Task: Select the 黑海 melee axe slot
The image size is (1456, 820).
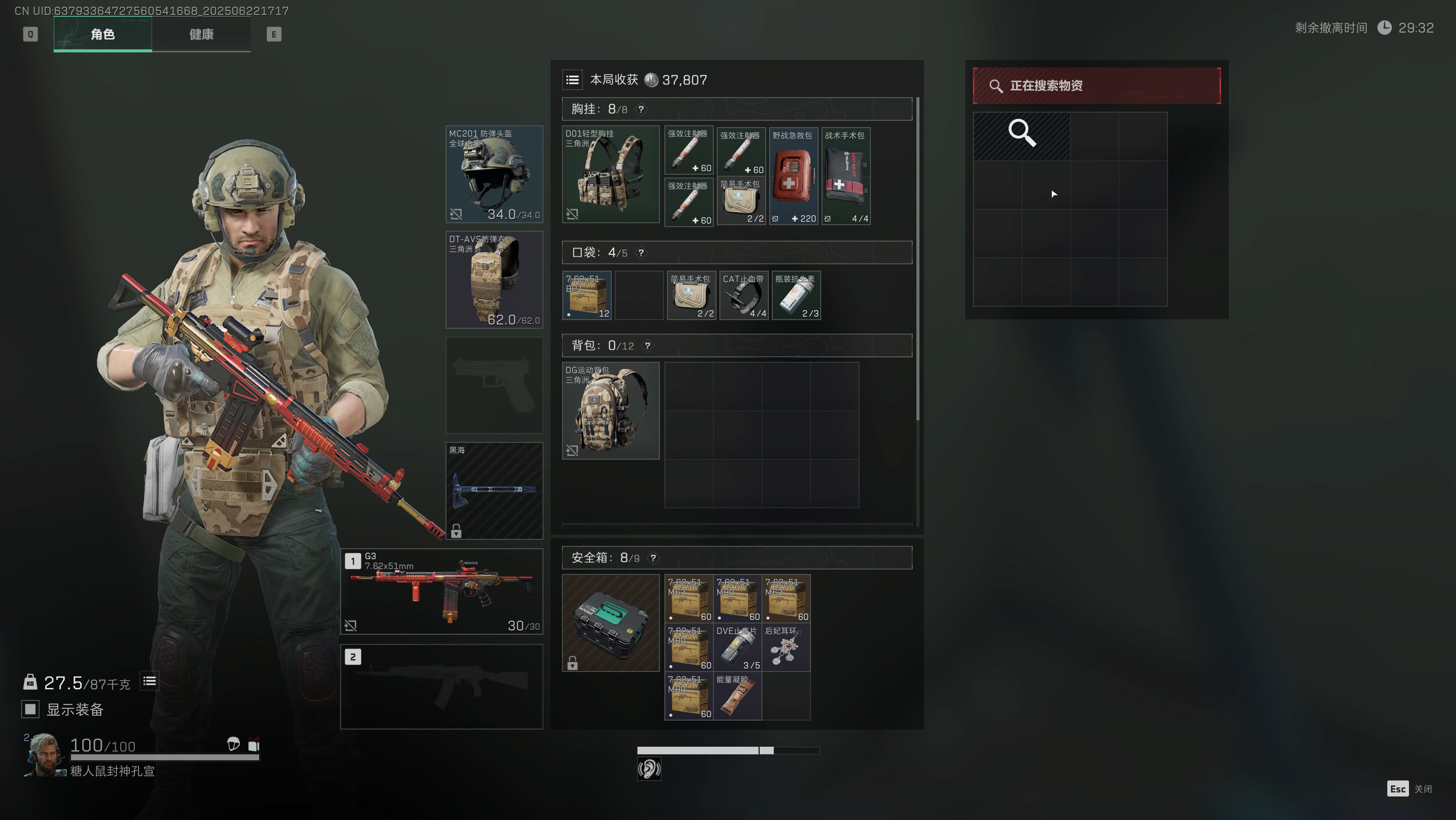Action: click(494, 490)
